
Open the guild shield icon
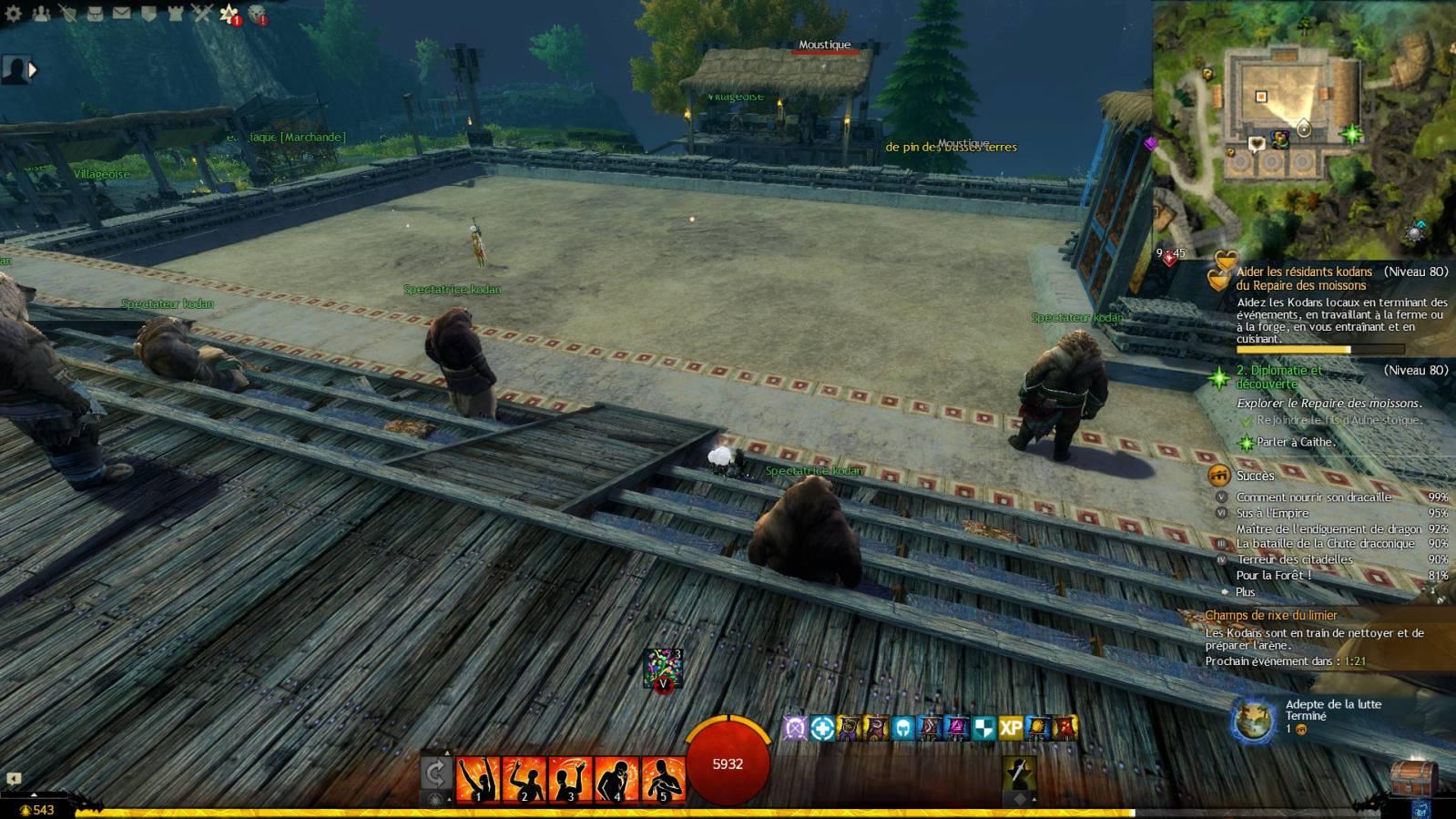point(148,14)
